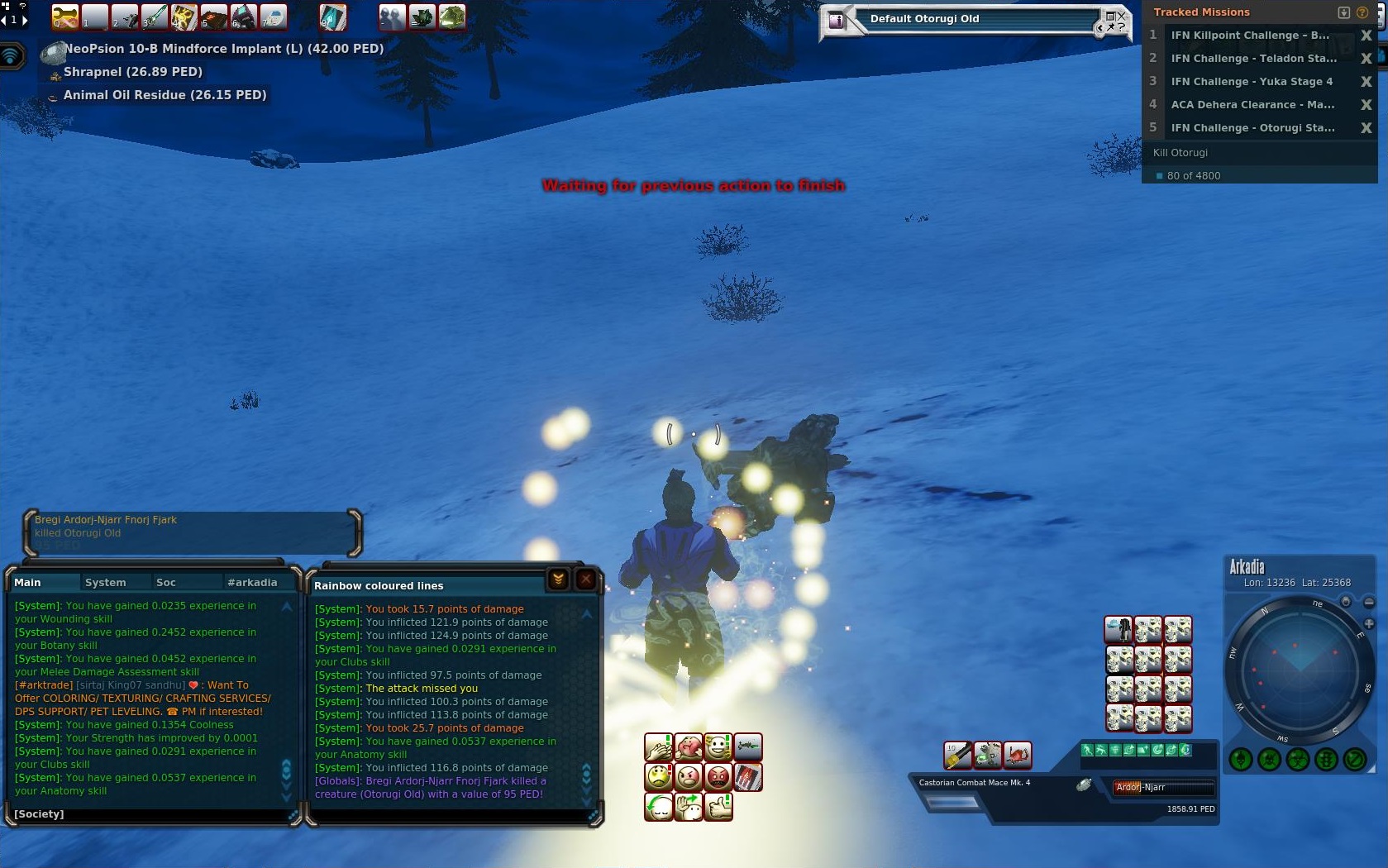Use the thumbs up emote icon
Image resolution: width=1388 pixels, height=868 pixels.
coord(718,806)
